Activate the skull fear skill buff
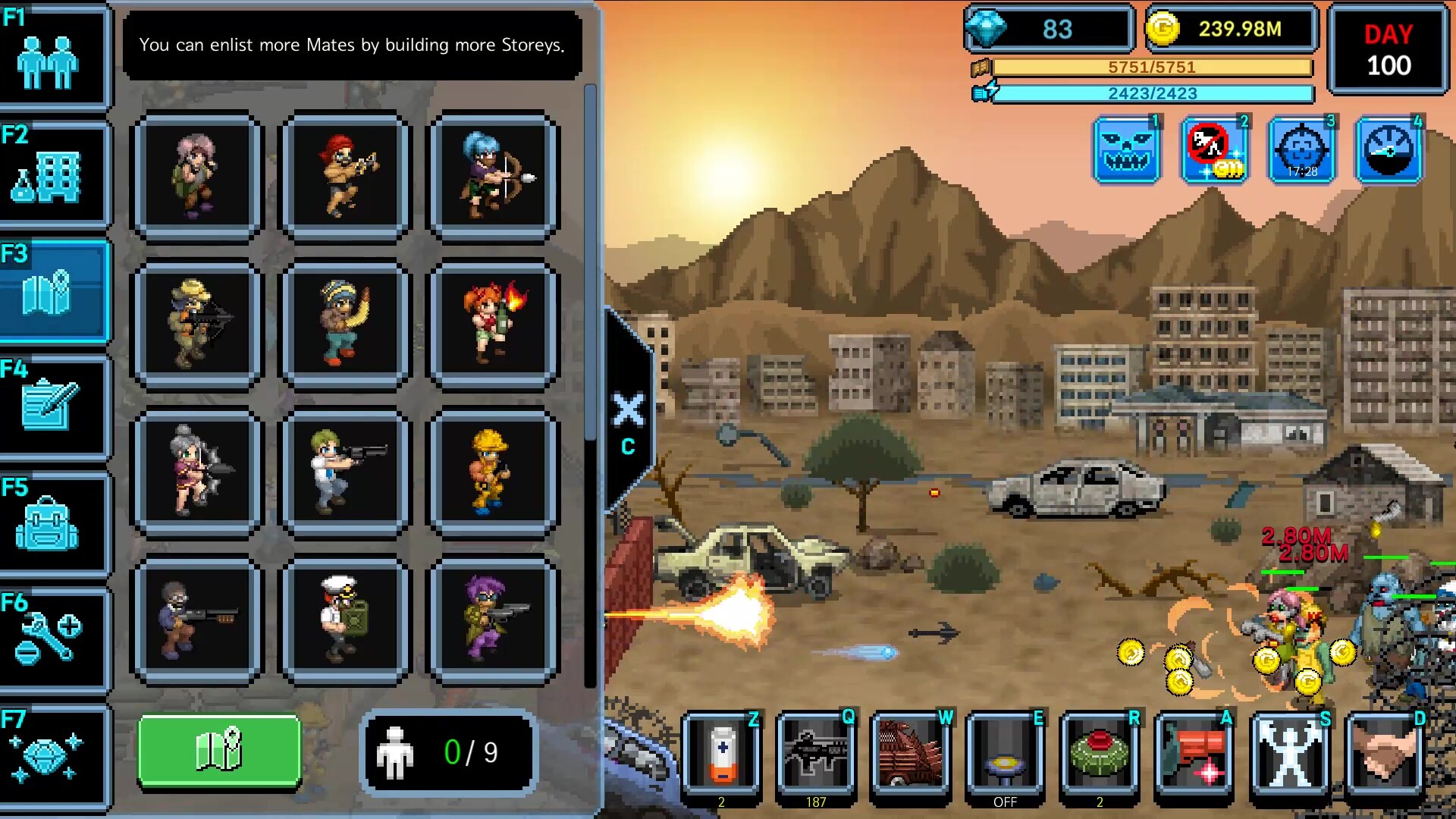Viewport: 1456px width, 819px height. pyautogui.click(x=1126, y=149)
